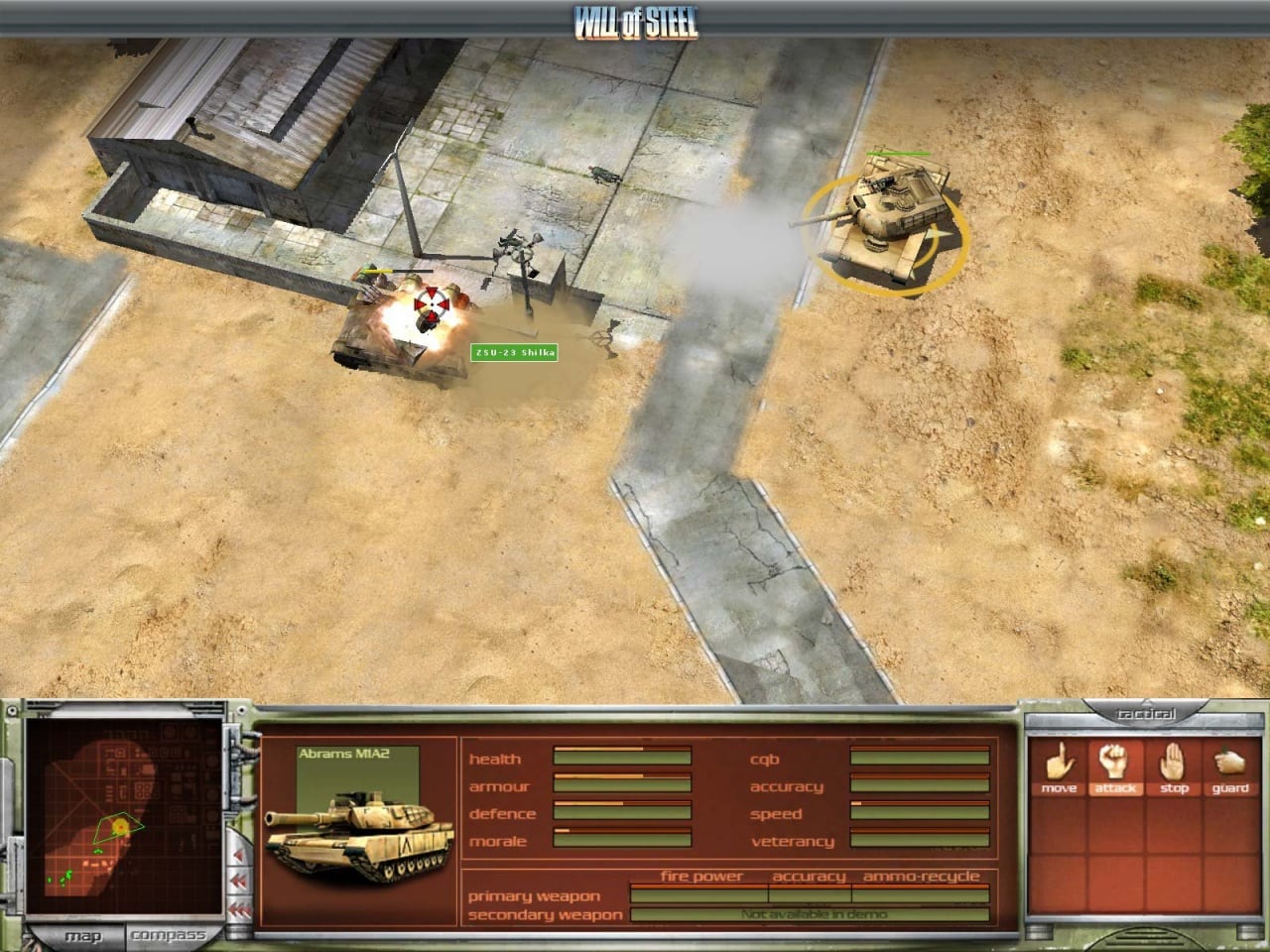Screen dimensions: 1270x952
Task: Activate the attack command
Action: click(1116, 767)
